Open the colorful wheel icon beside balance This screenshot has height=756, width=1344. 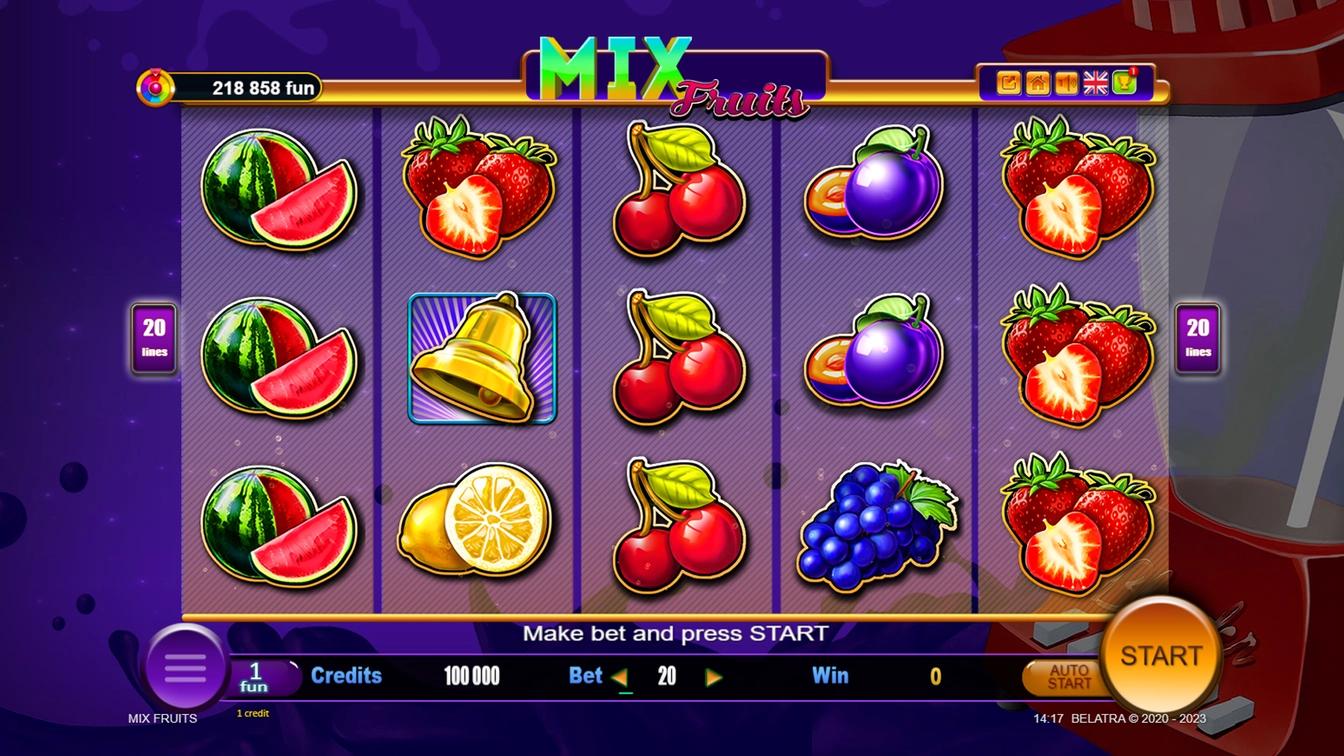point(157,86)
